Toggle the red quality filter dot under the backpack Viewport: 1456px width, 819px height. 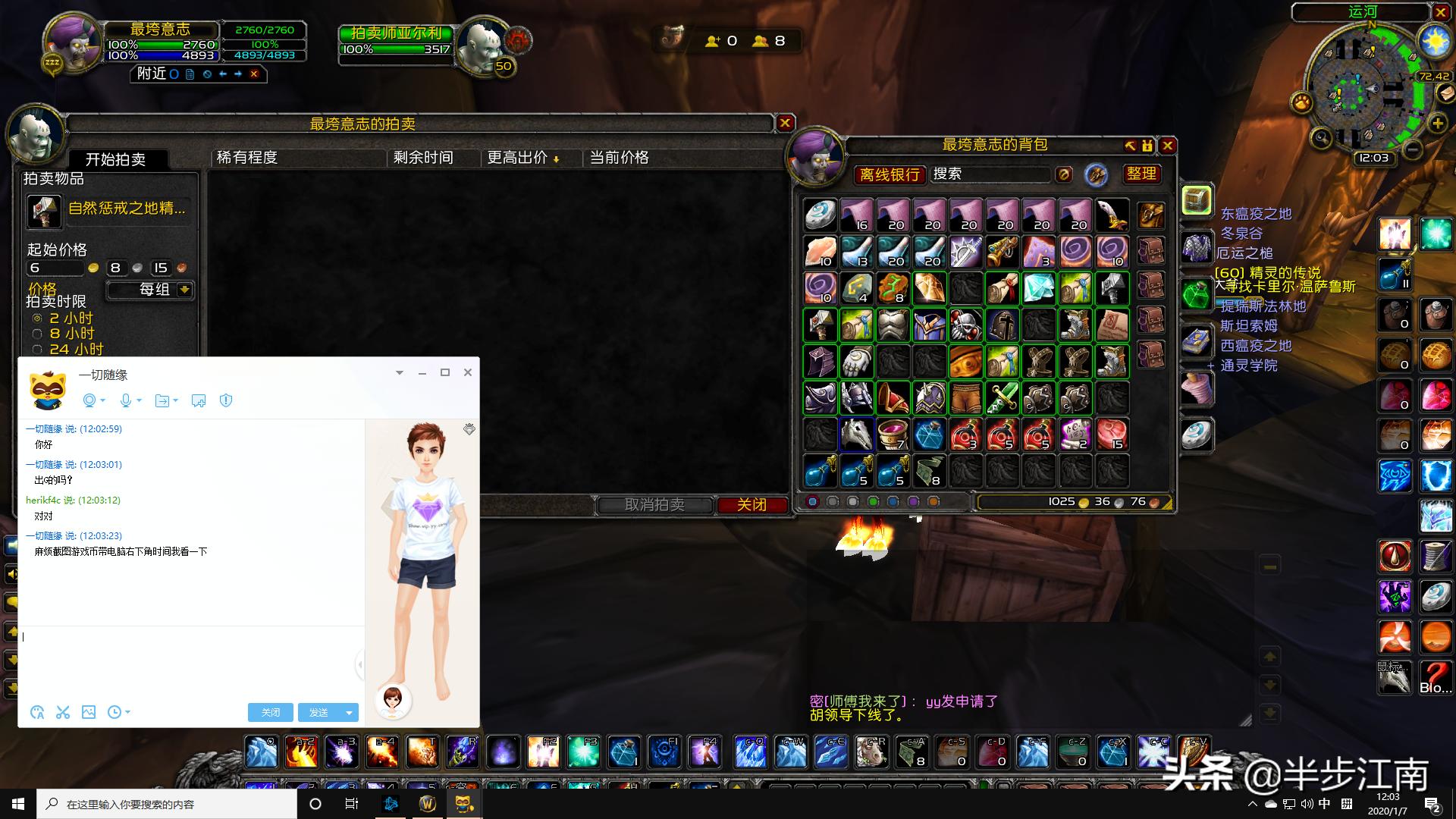(814, 501)
